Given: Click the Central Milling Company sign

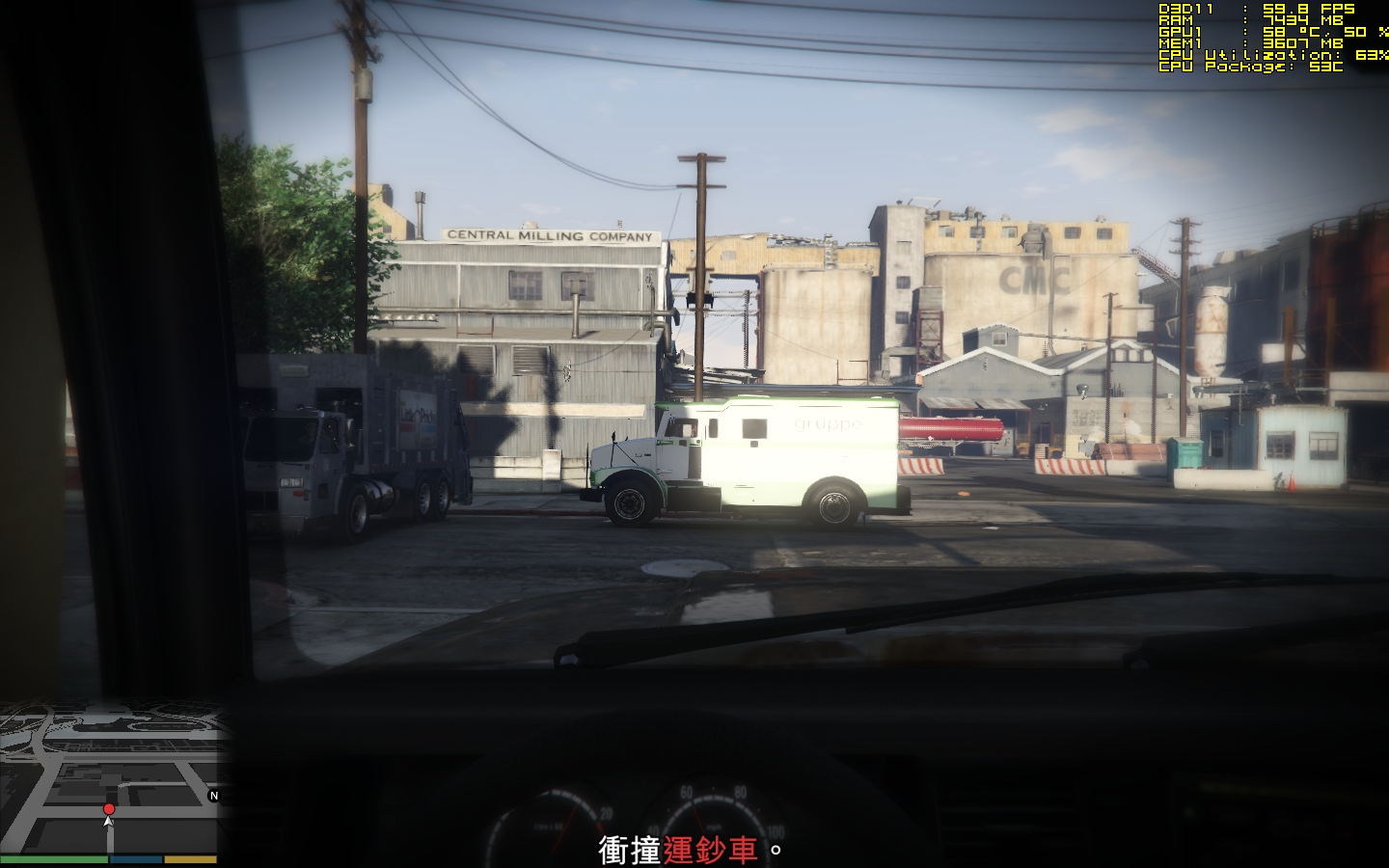Looking at the screenshot, I should pos(550,234).
